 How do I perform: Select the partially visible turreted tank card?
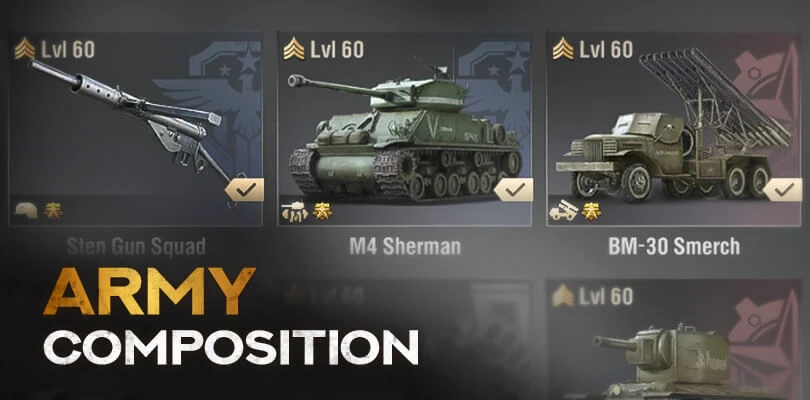click(674, 345)
